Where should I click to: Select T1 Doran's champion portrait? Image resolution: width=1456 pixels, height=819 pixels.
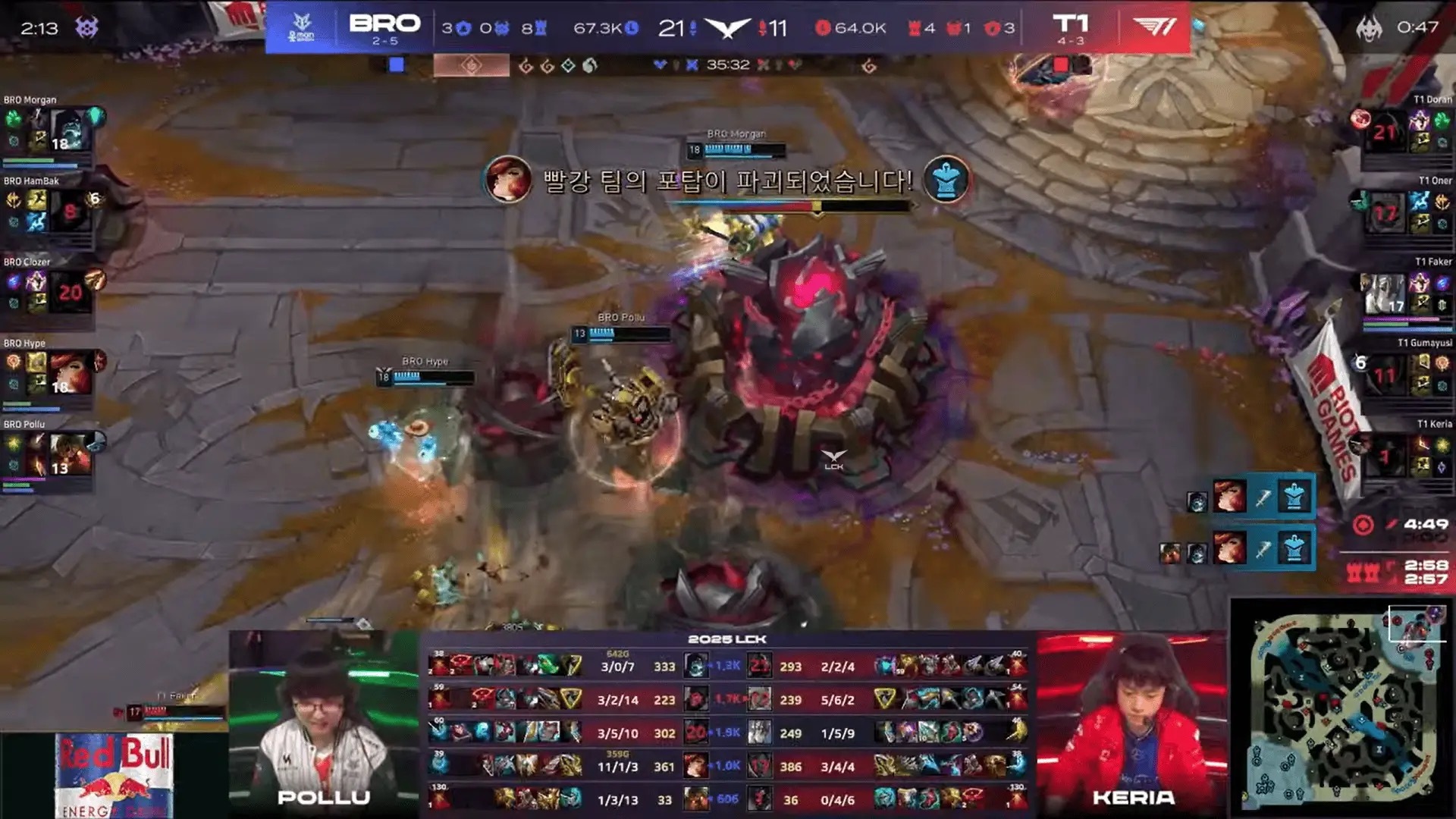point(1385,130)
